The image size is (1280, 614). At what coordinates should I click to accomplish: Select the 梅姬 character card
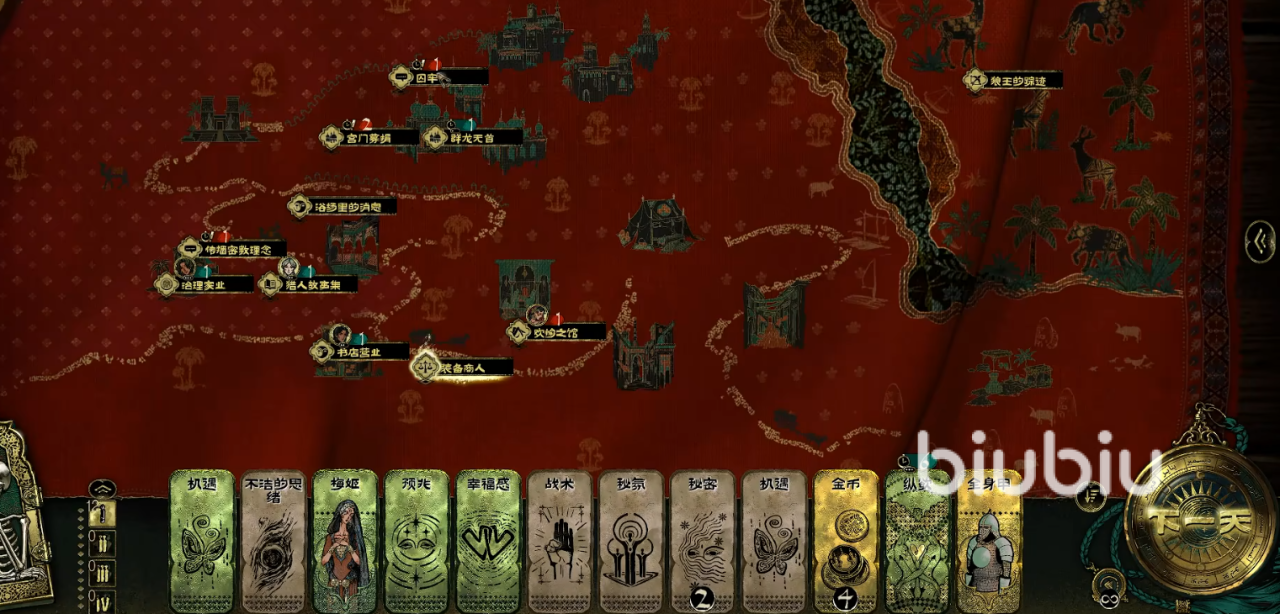tap(345, 542)
